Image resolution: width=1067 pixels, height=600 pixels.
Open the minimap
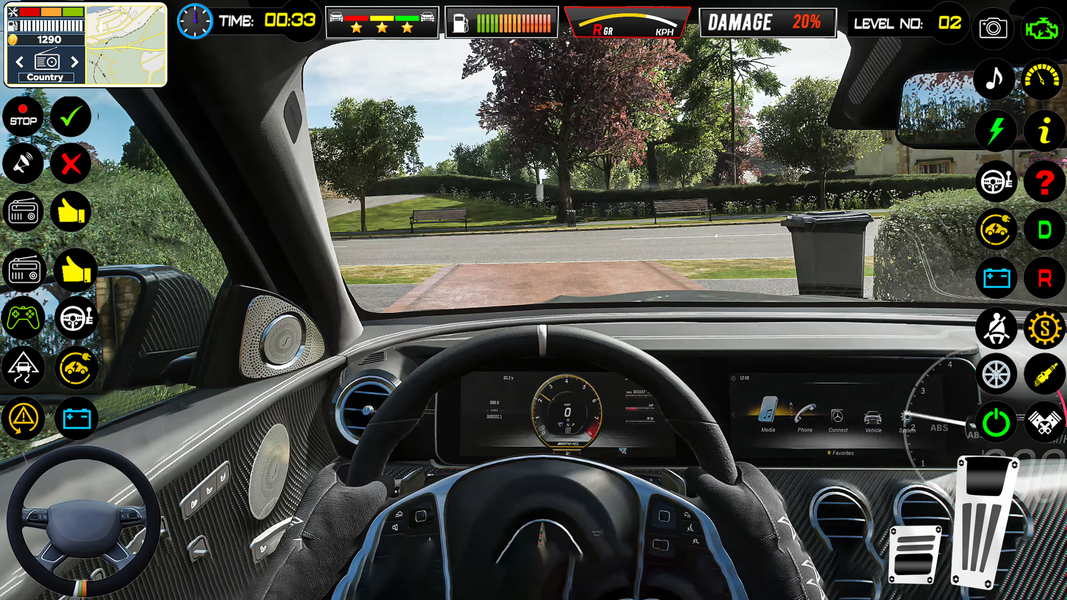click(126, 42)
